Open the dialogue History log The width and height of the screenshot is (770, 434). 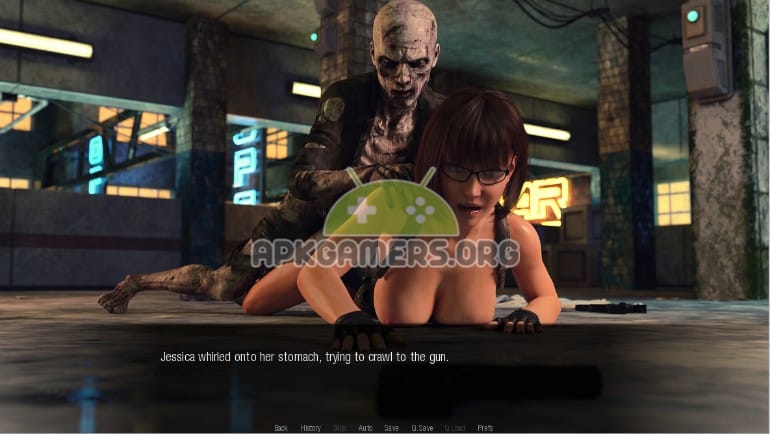[311, 428]
